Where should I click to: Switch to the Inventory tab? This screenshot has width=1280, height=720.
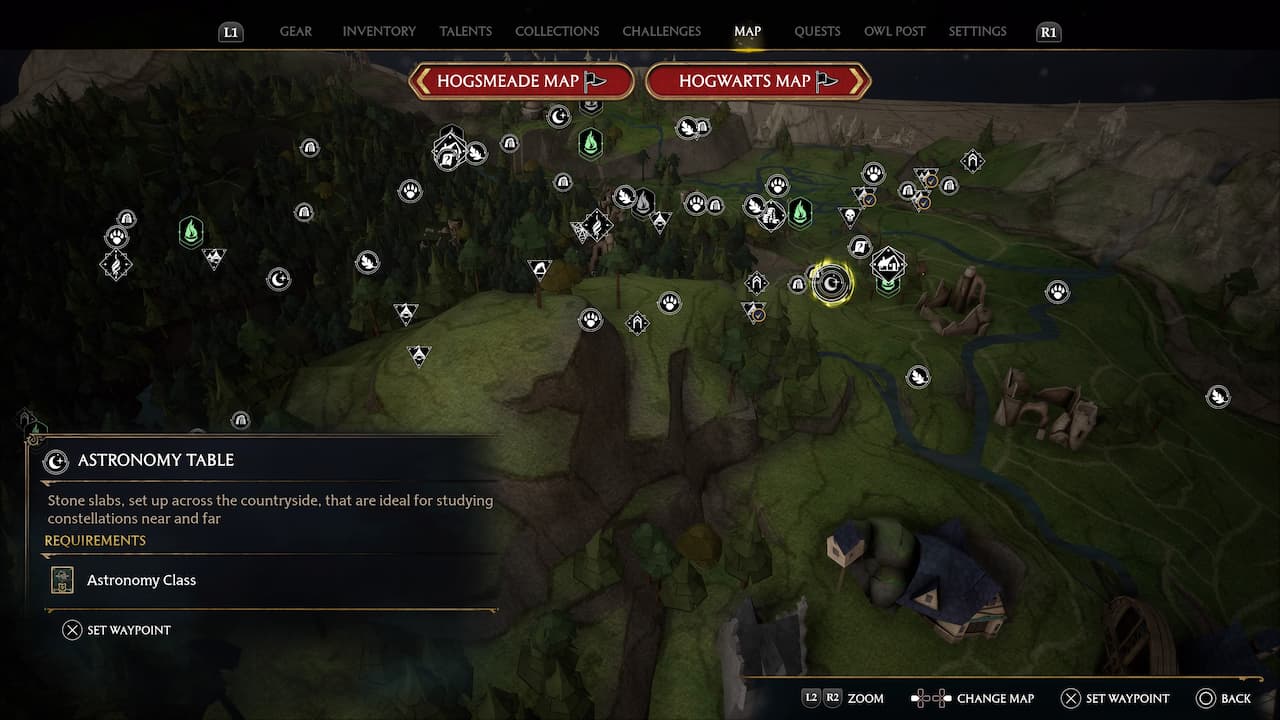point(379,31)
